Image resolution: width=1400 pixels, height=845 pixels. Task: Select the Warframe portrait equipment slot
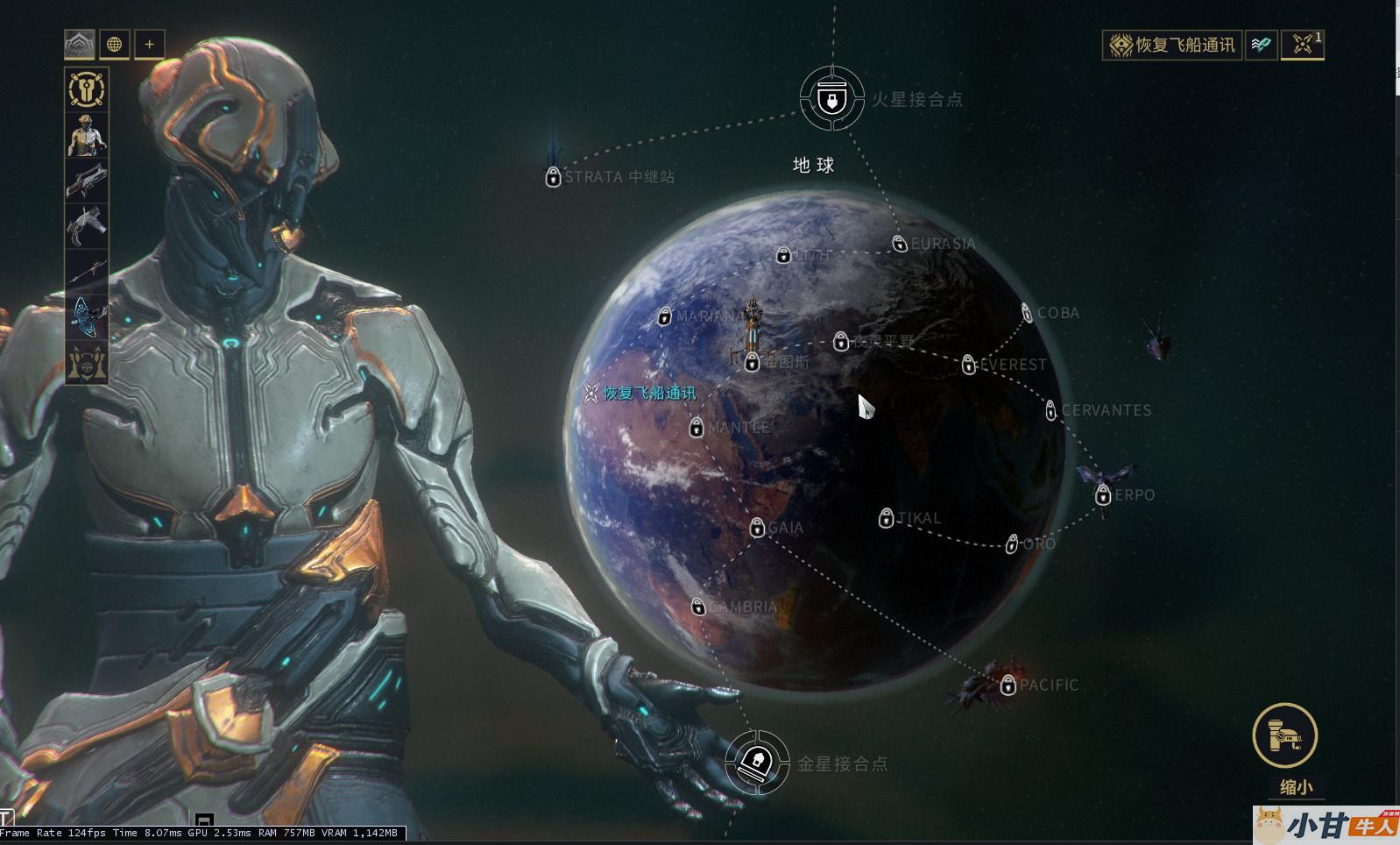pyautogui.click(x=87, y=135)
